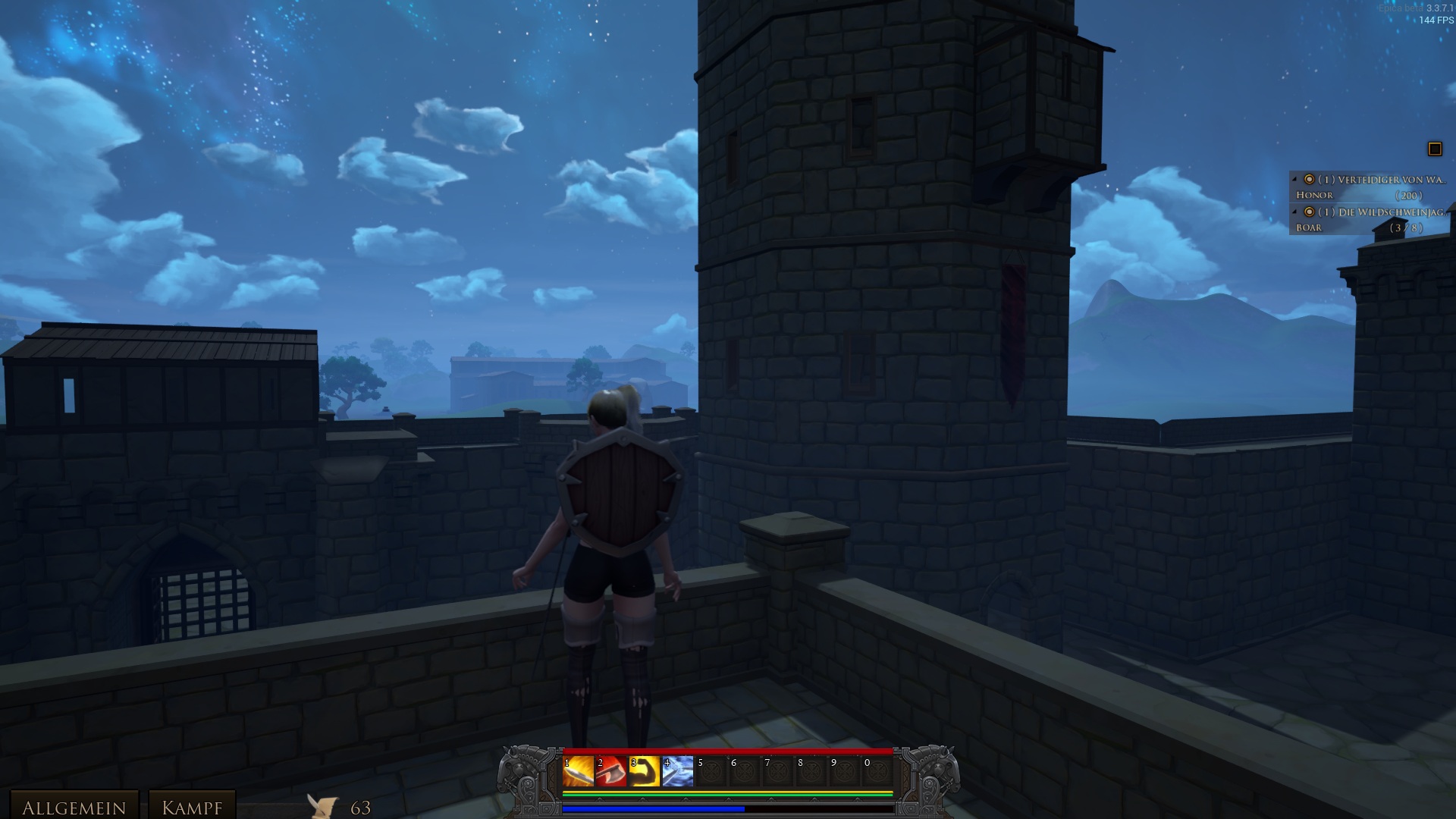Image resolution: width=1456 pixels, height=819 pixels.
Task: Collapse the Verteidiger quest with its arrow
Action: [x=1294, y=180]
